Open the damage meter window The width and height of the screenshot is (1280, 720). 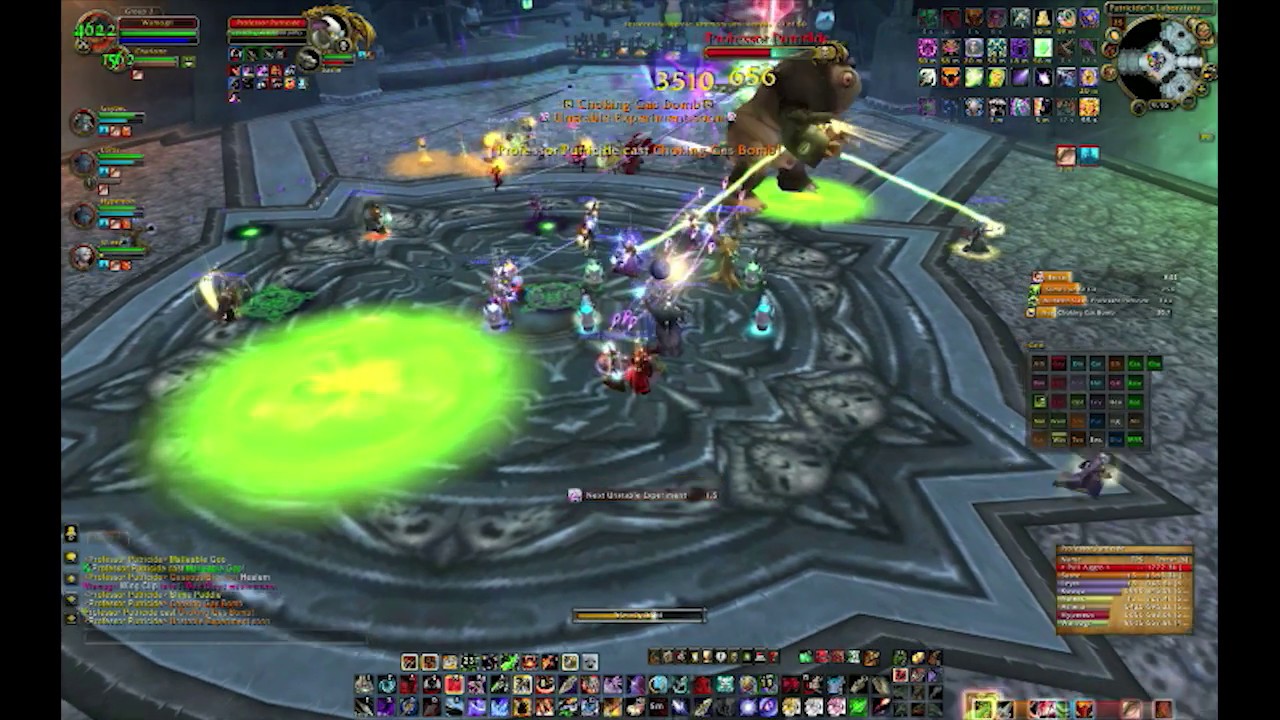pyautogui.click(x=1124, y=589)
